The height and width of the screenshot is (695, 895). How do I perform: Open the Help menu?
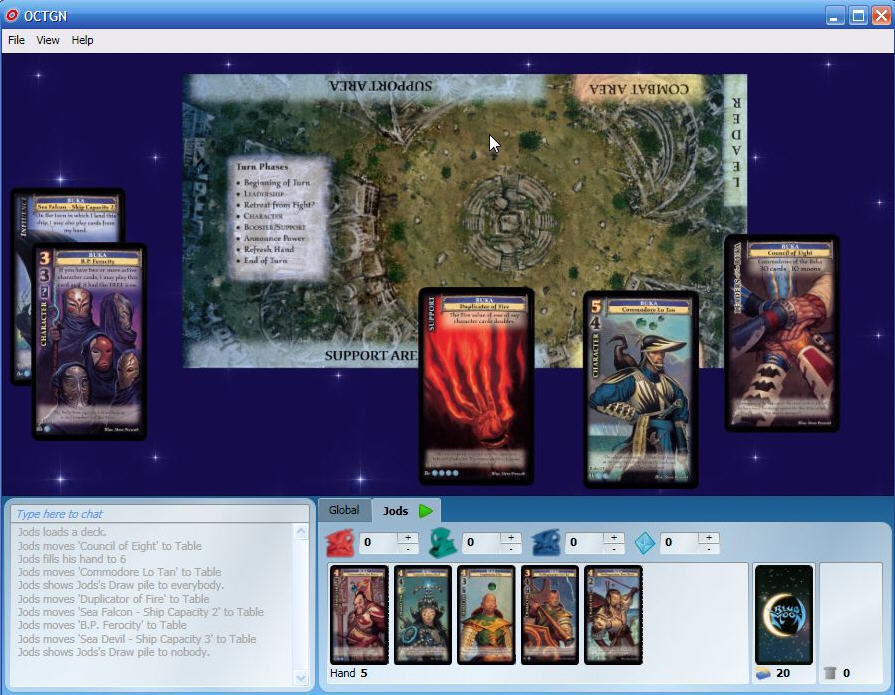pos(82,40)
